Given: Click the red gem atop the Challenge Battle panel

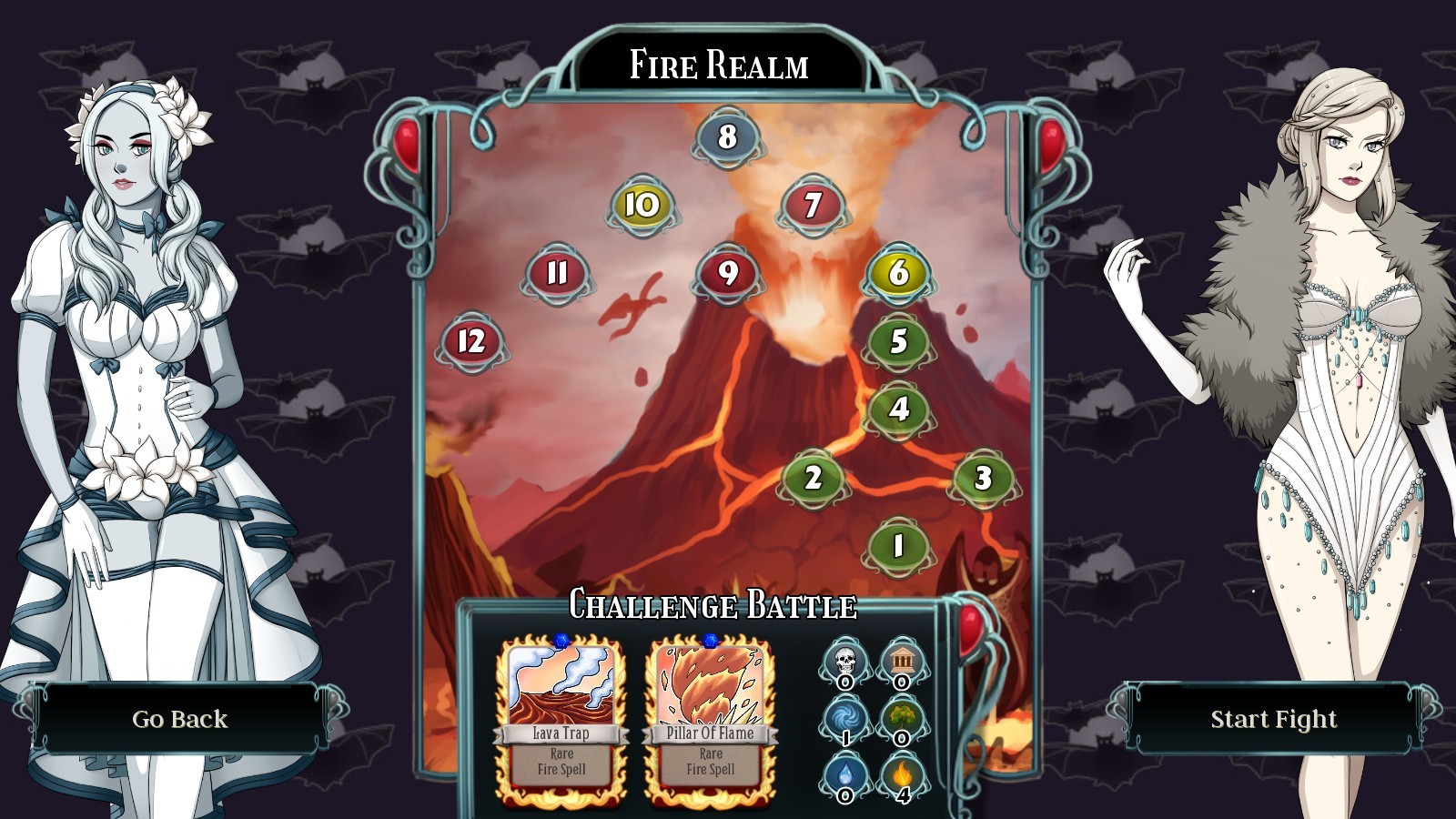Looking at the screenshot, I should [x=970, y=628].
